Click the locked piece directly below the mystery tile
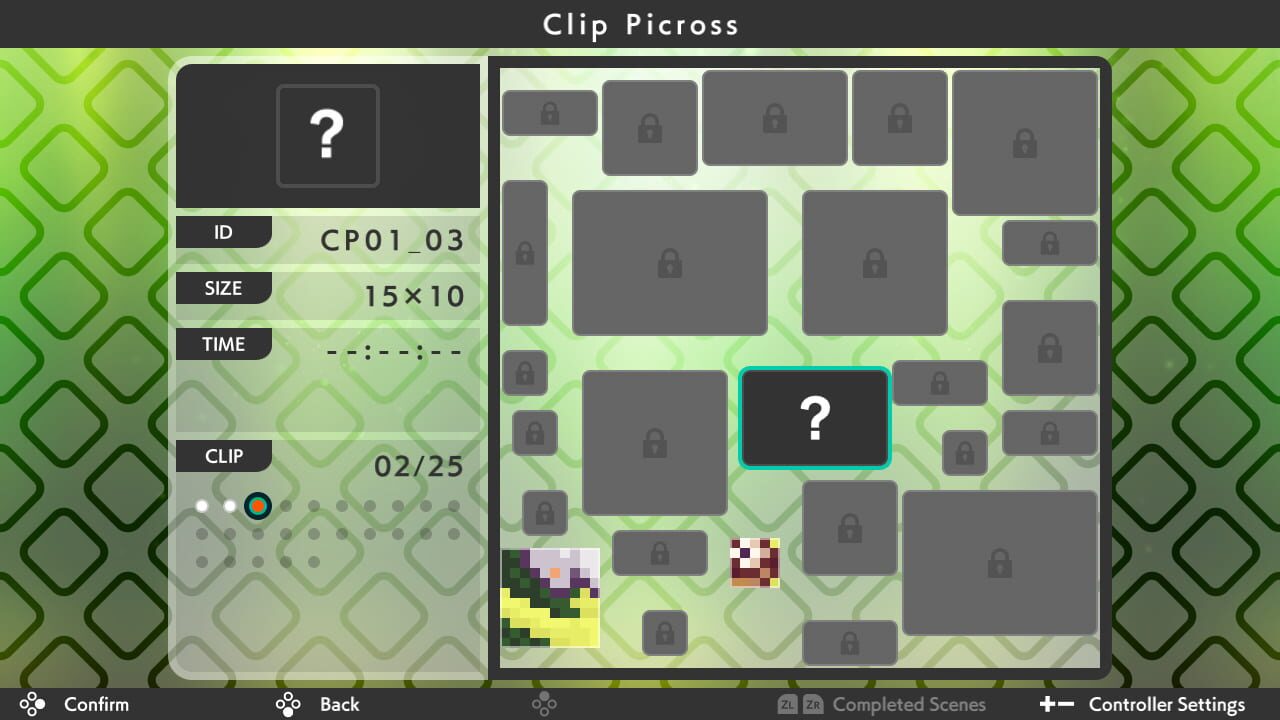 [x=849, y=527]
